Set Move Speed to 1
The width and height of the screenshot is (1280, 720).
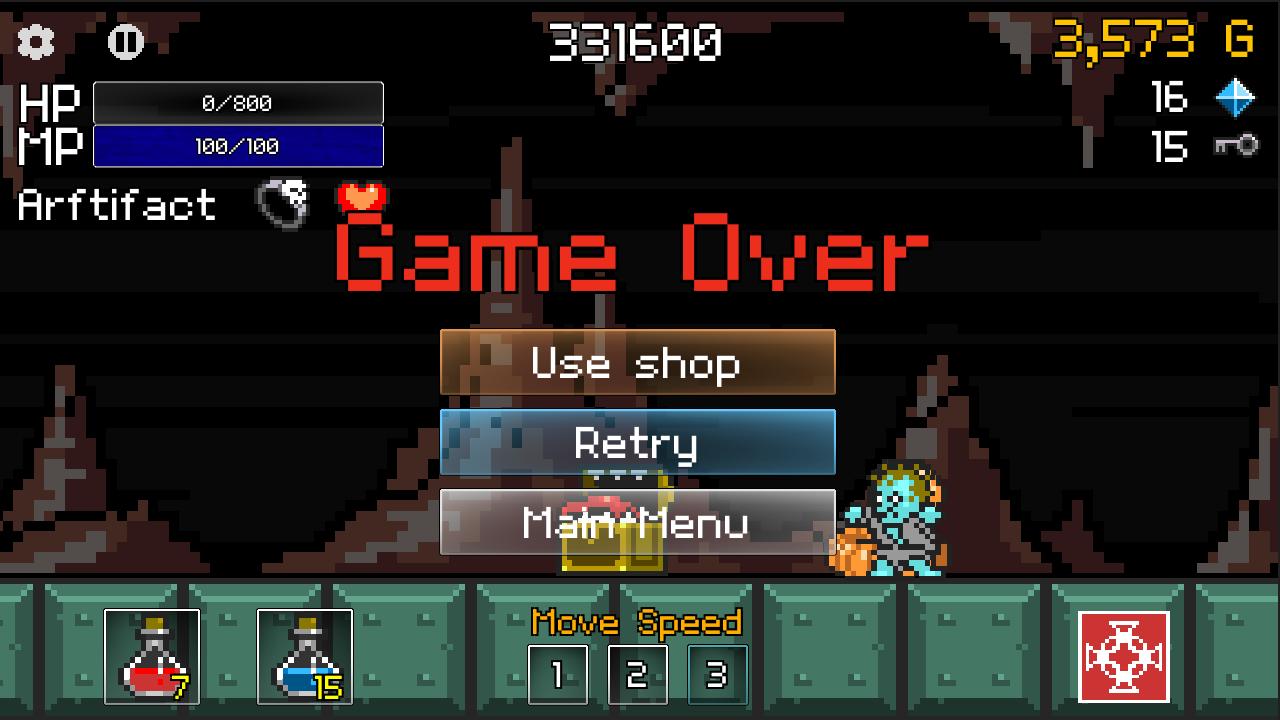pos(557,674)
